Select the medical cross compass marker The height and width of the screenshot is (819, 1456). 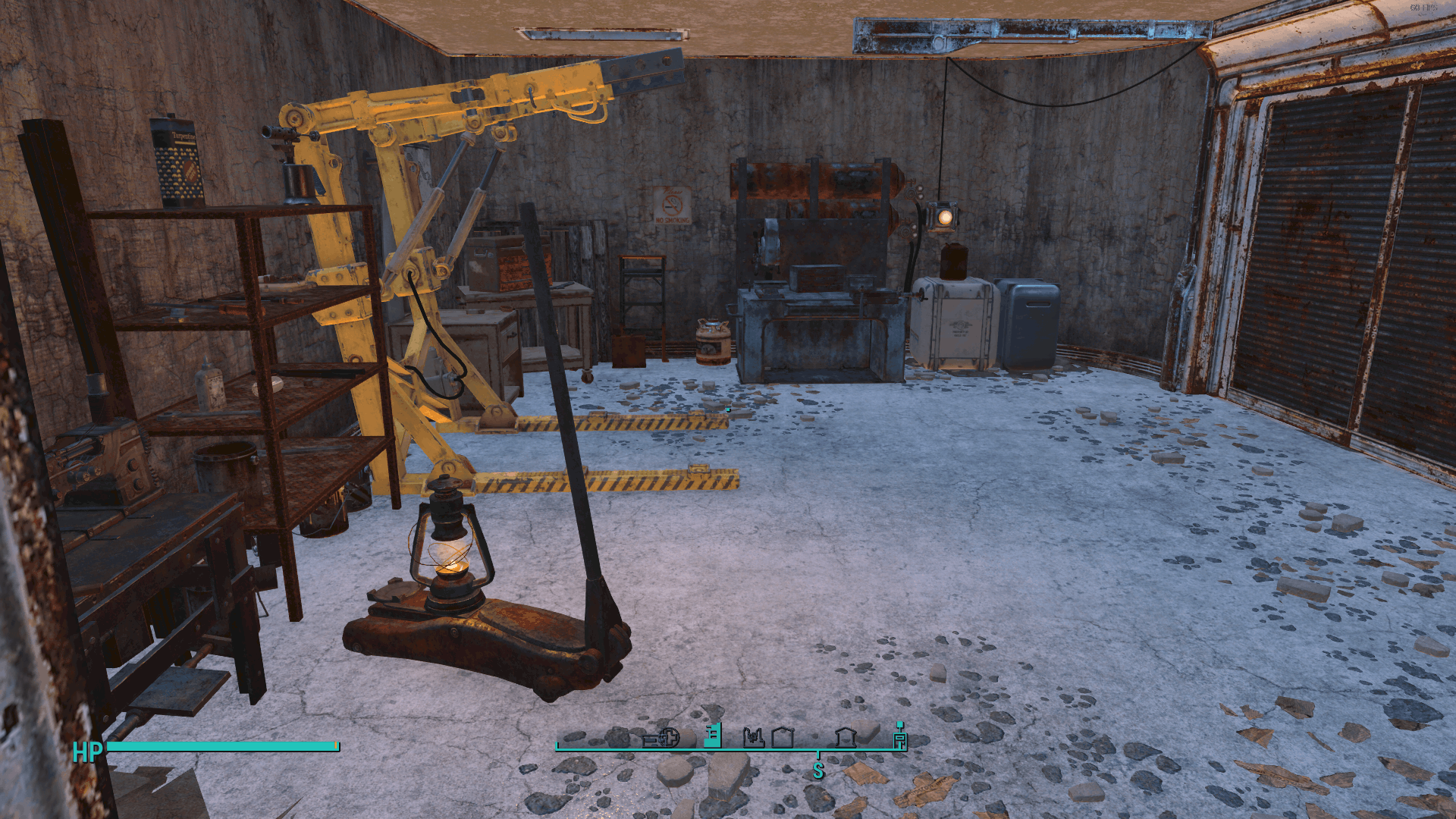(668, 737)
